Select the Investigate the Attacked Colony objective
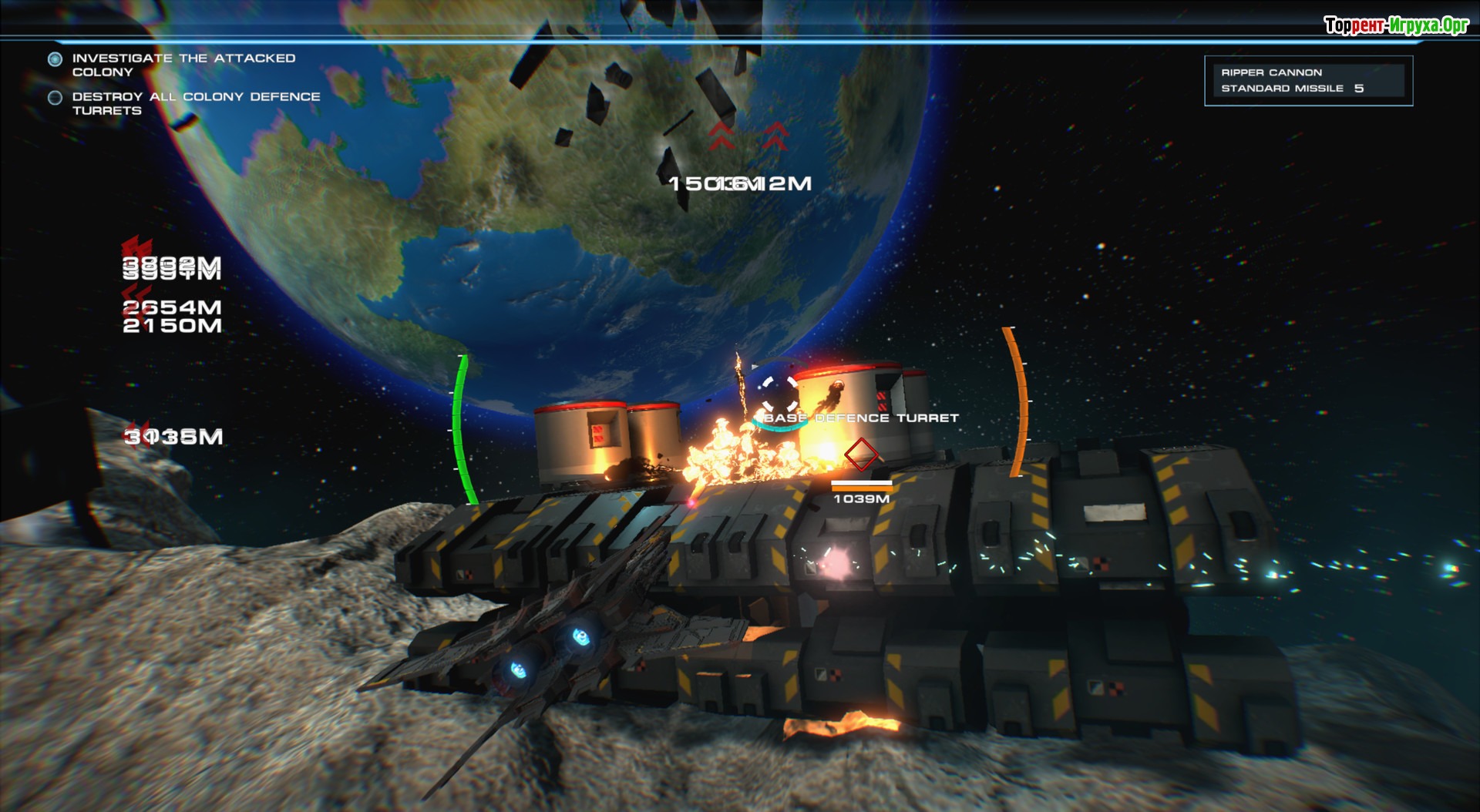 click(x=183, y=65)
